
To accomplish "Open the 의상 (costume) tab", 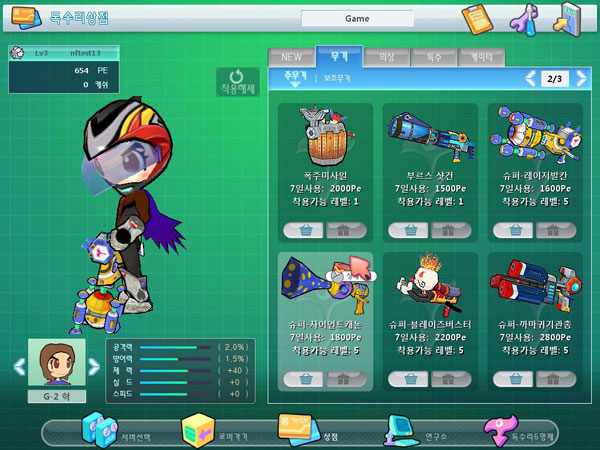I will 385,57.
